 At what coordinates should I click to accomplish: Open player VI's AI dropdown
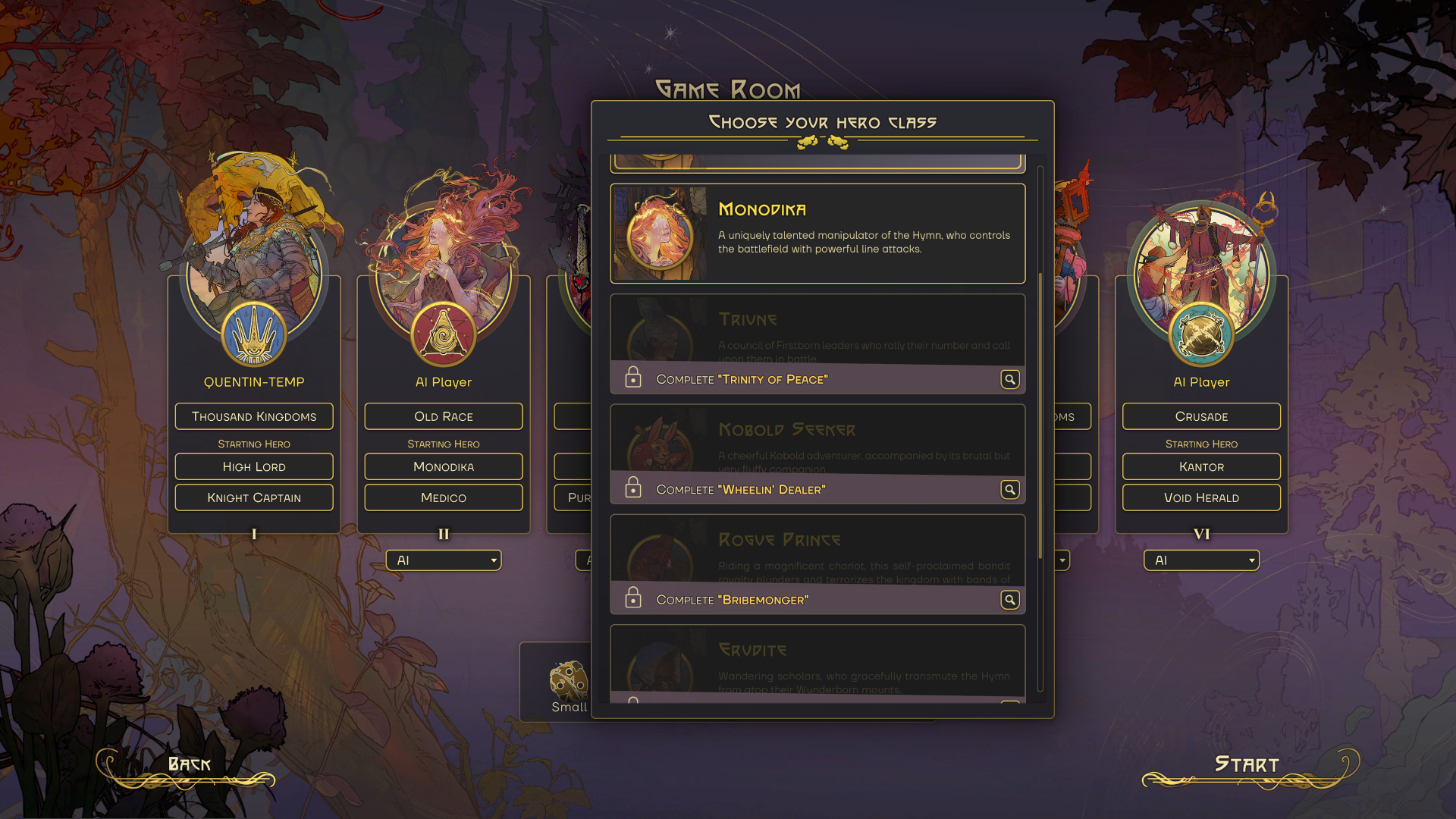[1201, 560]
